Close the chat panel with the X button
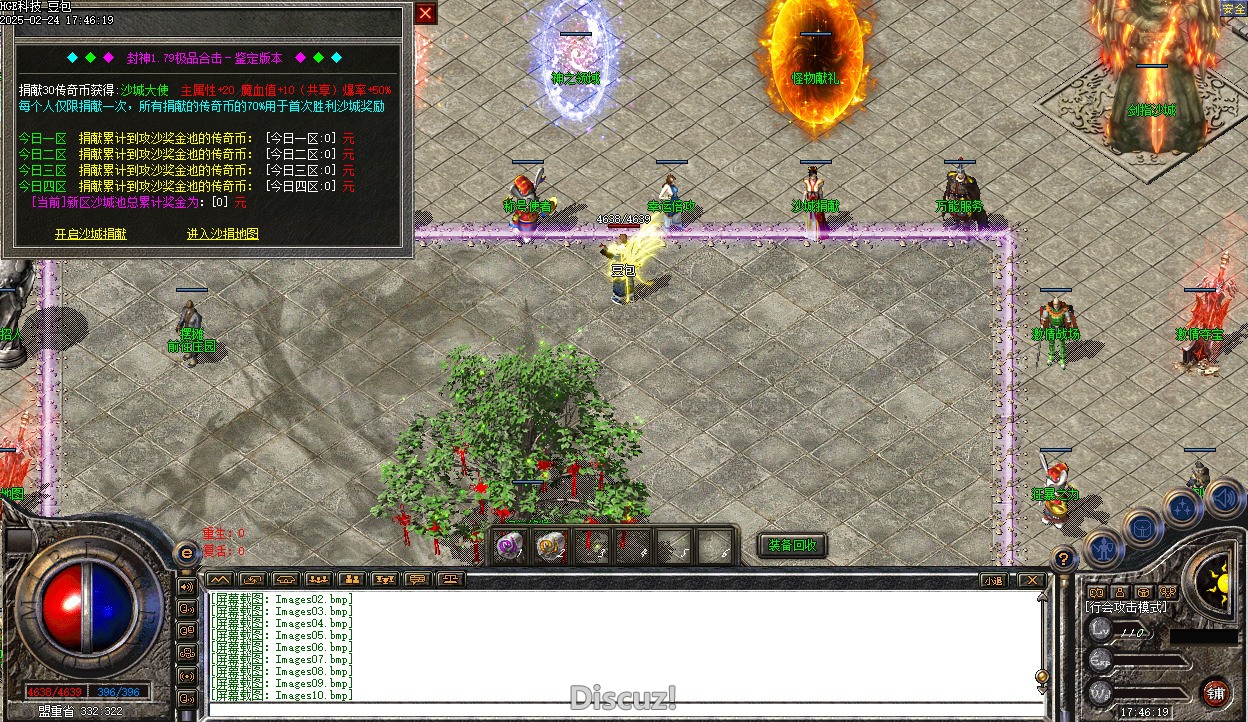Screen dimensions: 1248x722 point(1030,580)
